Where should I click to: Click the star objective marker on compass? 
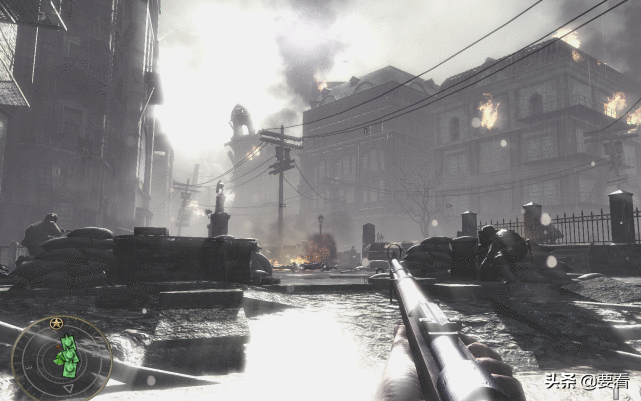tap(56, 323)
